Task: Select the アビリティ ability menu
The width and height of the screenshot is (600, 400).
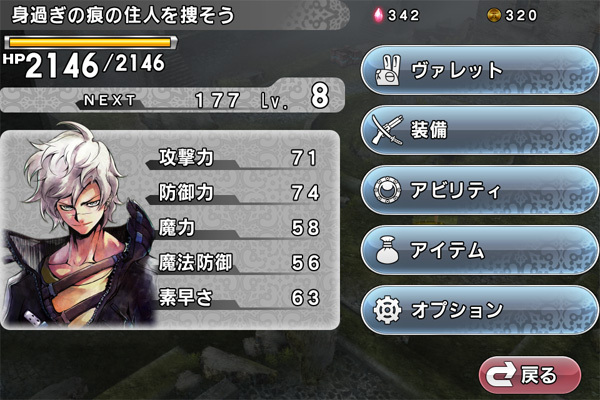Action: coord(478,190)
